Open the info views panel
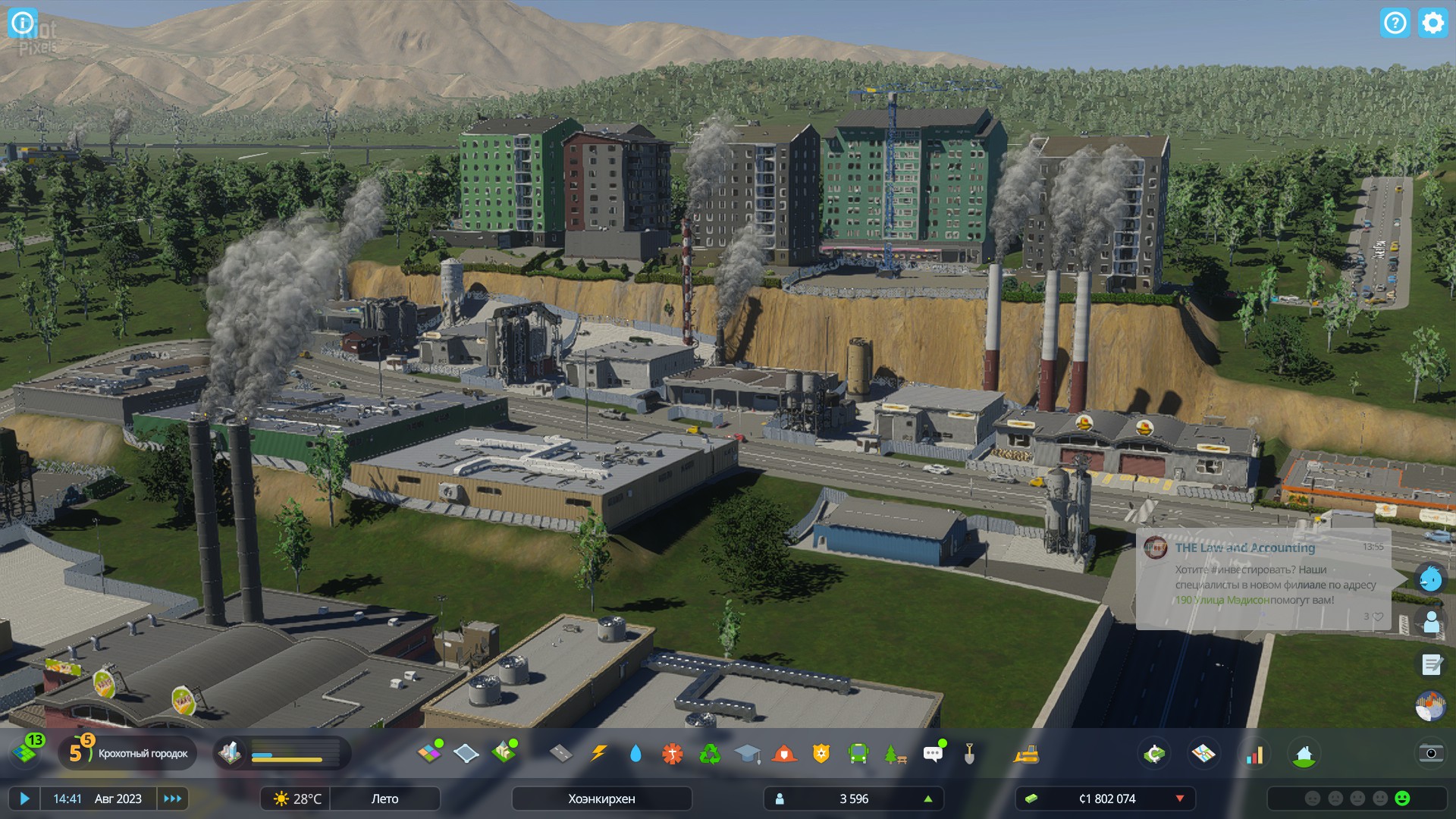This screenshot has height=819, width=1456. [22, 22]
